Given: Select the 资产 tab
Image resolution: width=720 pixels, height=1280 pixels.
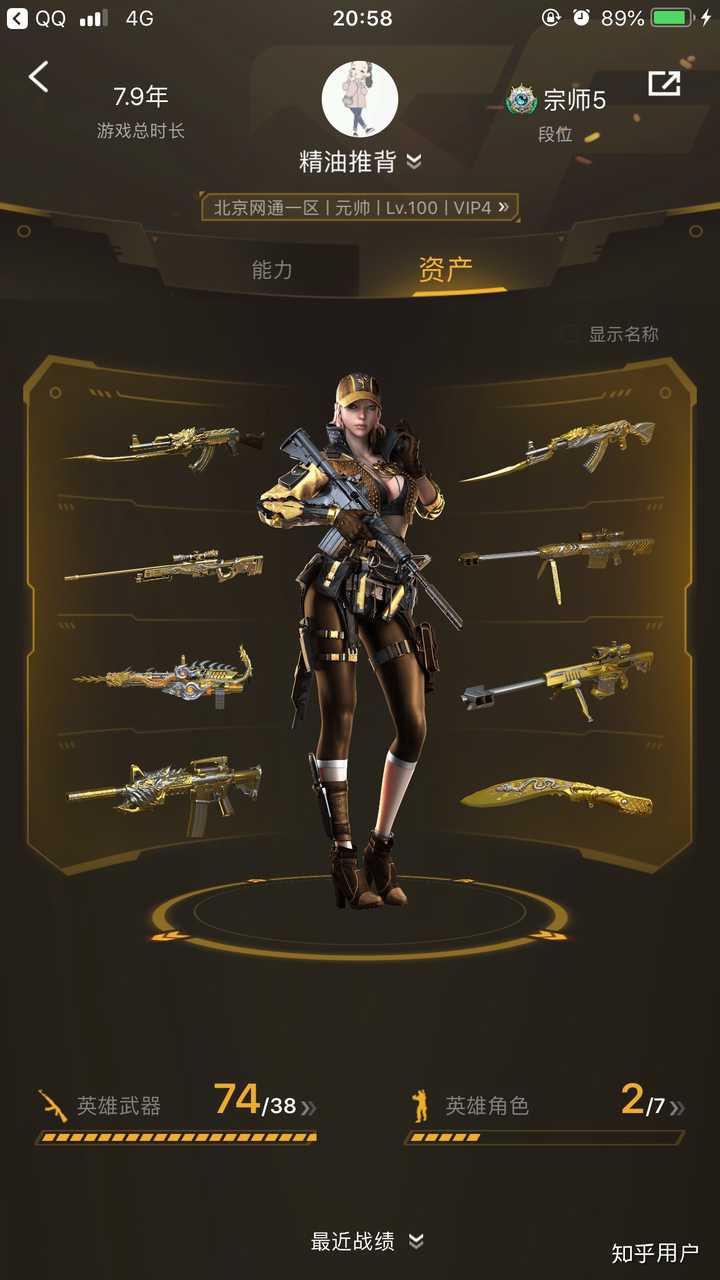Looking at the screenshot, I should pyautogui.click(x=445, y=269).
